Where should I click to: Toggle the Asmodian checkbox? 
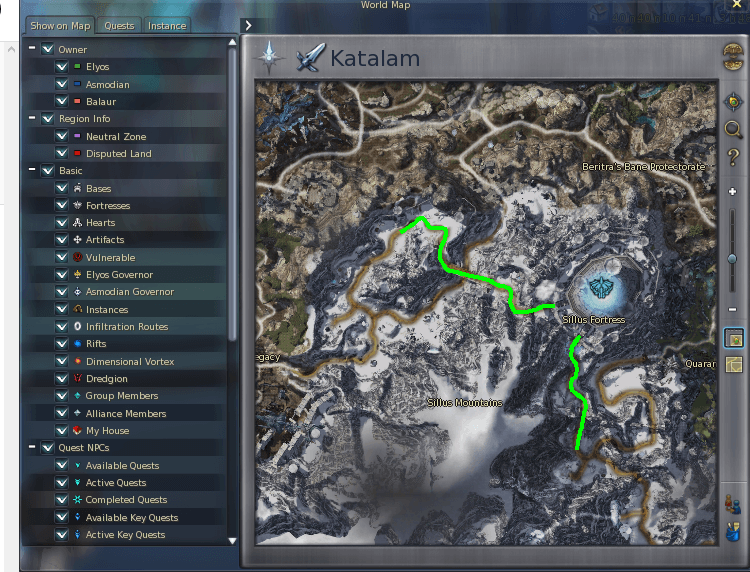[62, 84]
